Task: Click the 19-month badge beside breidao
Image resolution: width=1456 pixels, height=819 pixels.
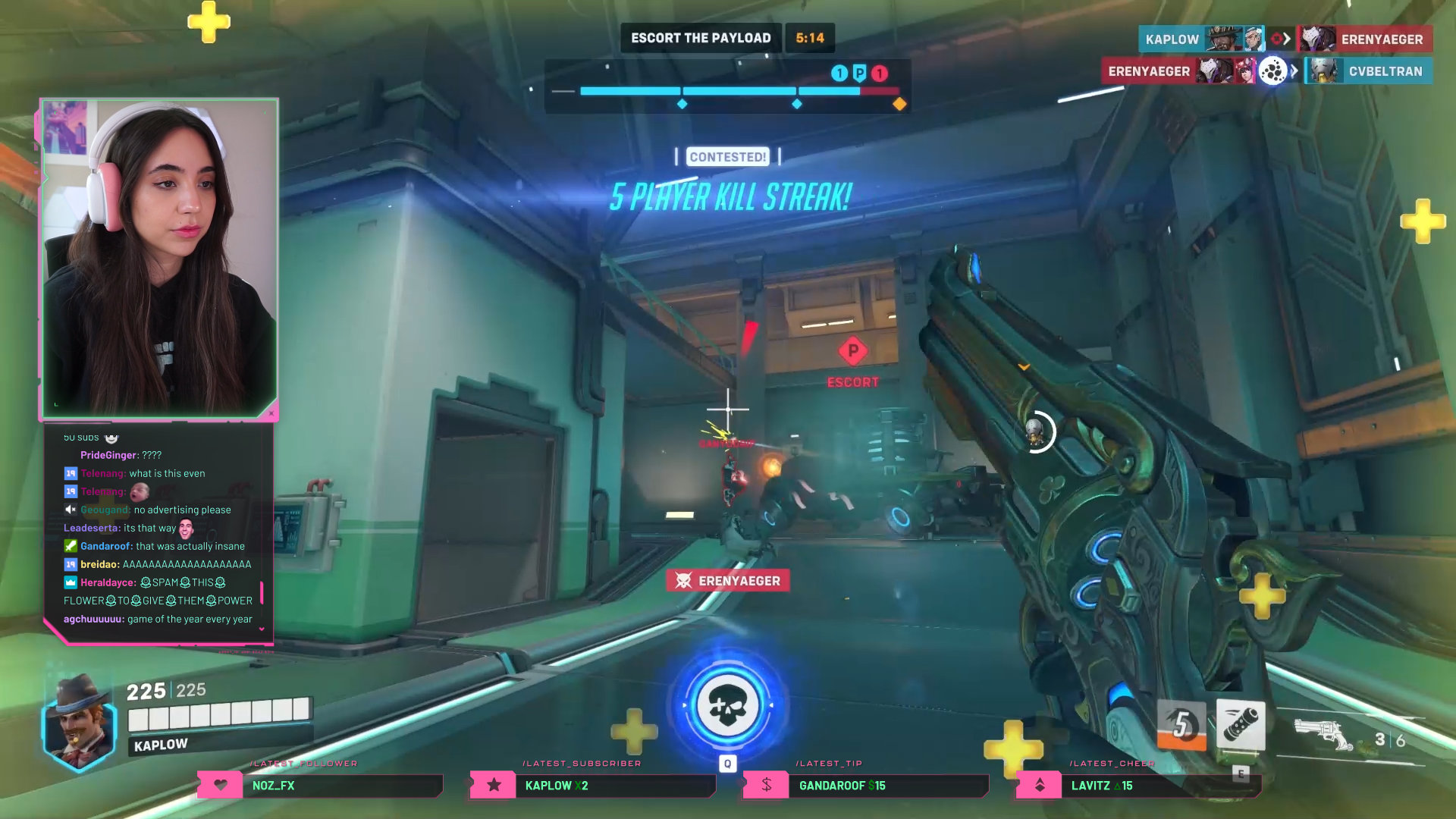Action: click(x=71, y=564)
